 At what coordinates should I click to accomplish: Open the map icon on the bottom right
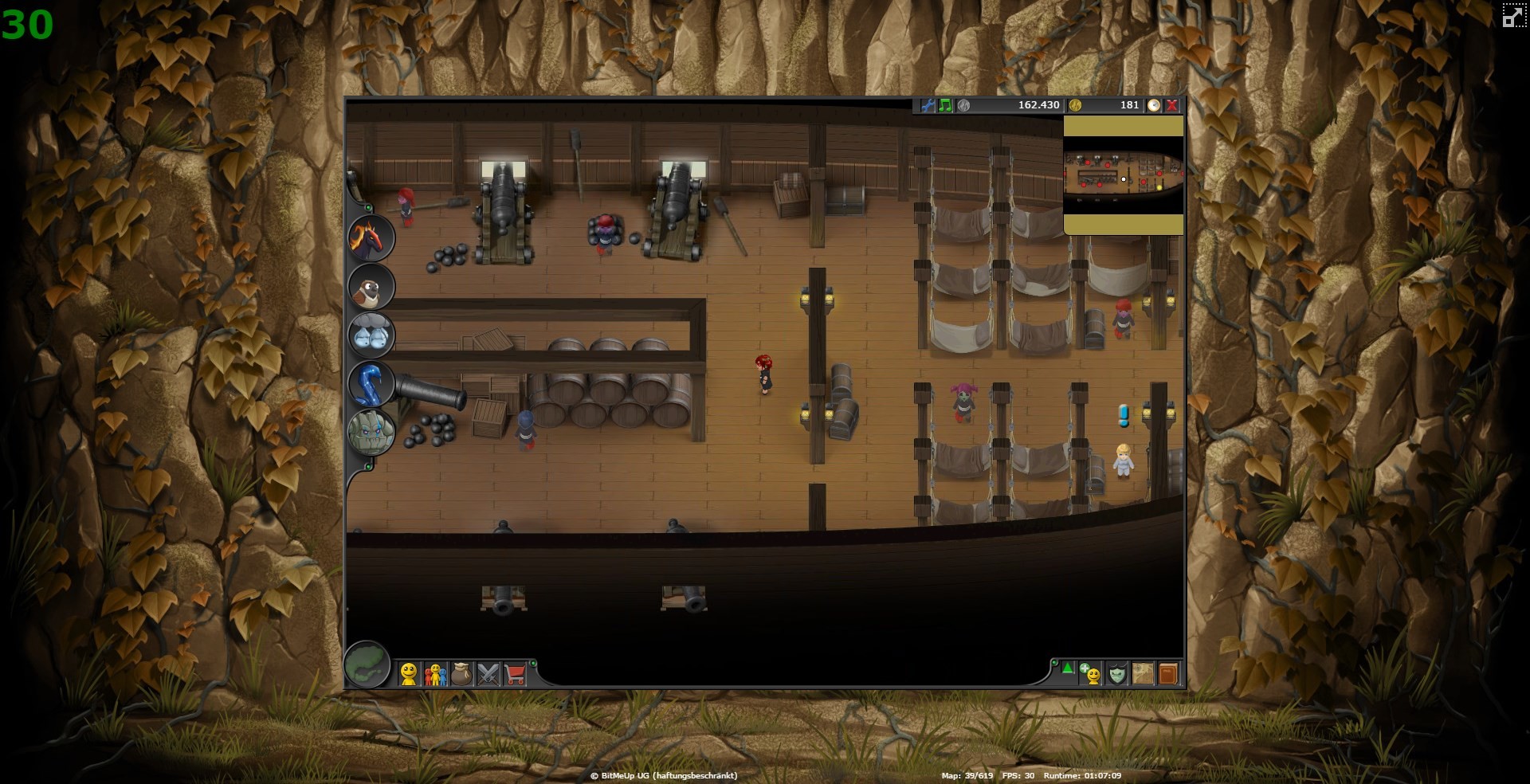(1142, 674)
